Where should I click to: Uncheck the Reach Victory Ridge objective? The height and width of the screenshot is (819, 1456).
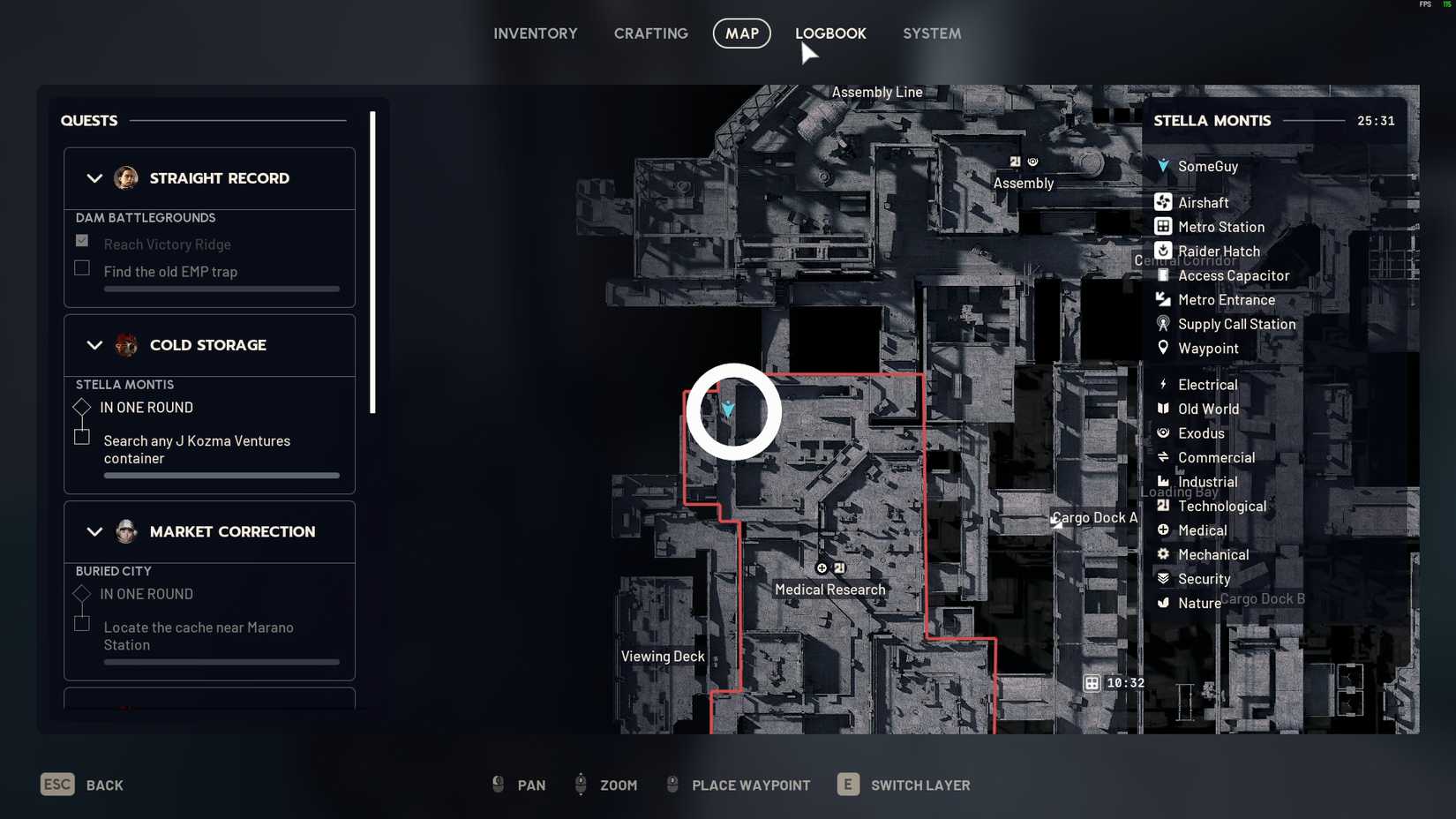tap(81, 240)
